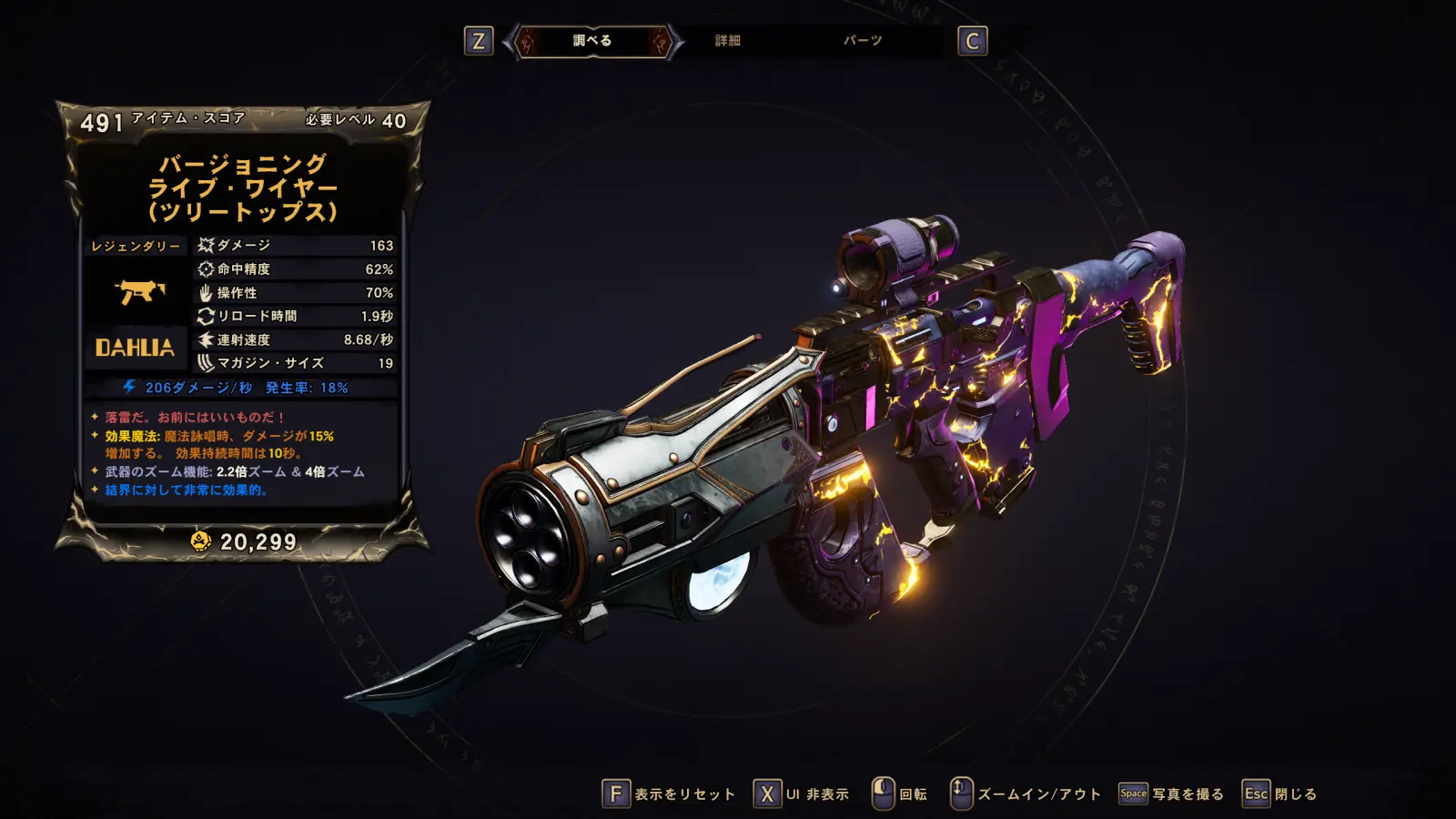The image size is (1456, 819).
Task: Open the 詳細 tab
Action: [x=727, y=41]
